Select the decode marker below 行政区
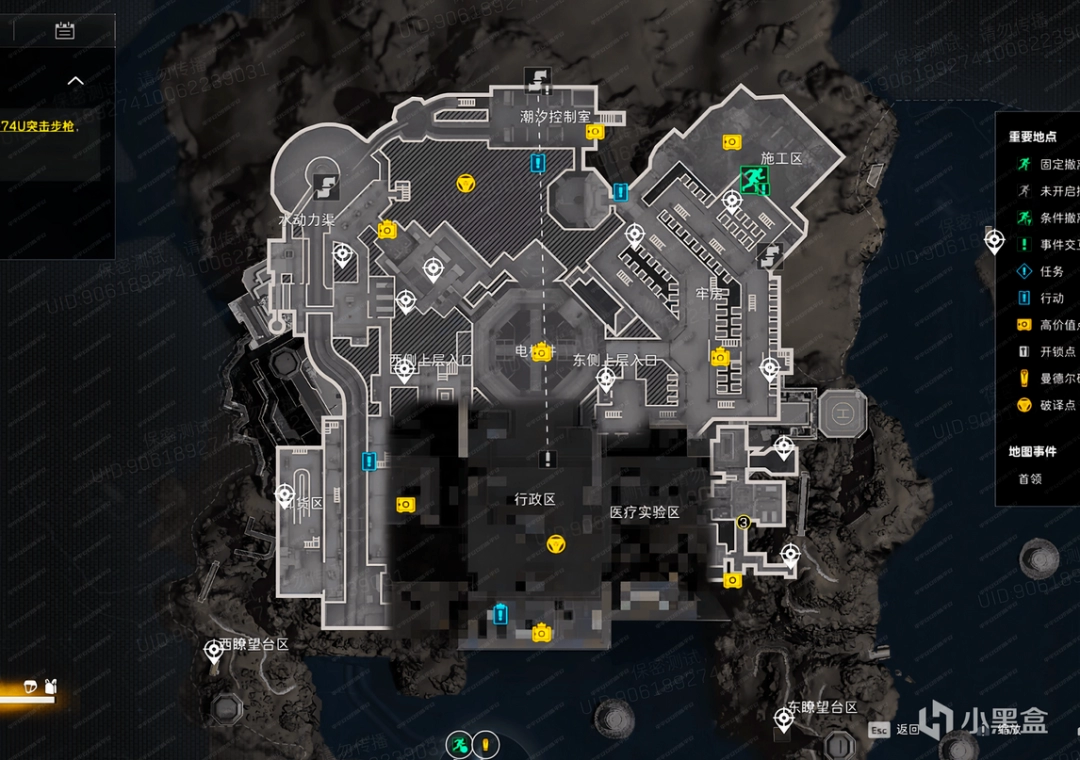The width and height of the screenshot is (1080, 760). (x=556, y=544)
